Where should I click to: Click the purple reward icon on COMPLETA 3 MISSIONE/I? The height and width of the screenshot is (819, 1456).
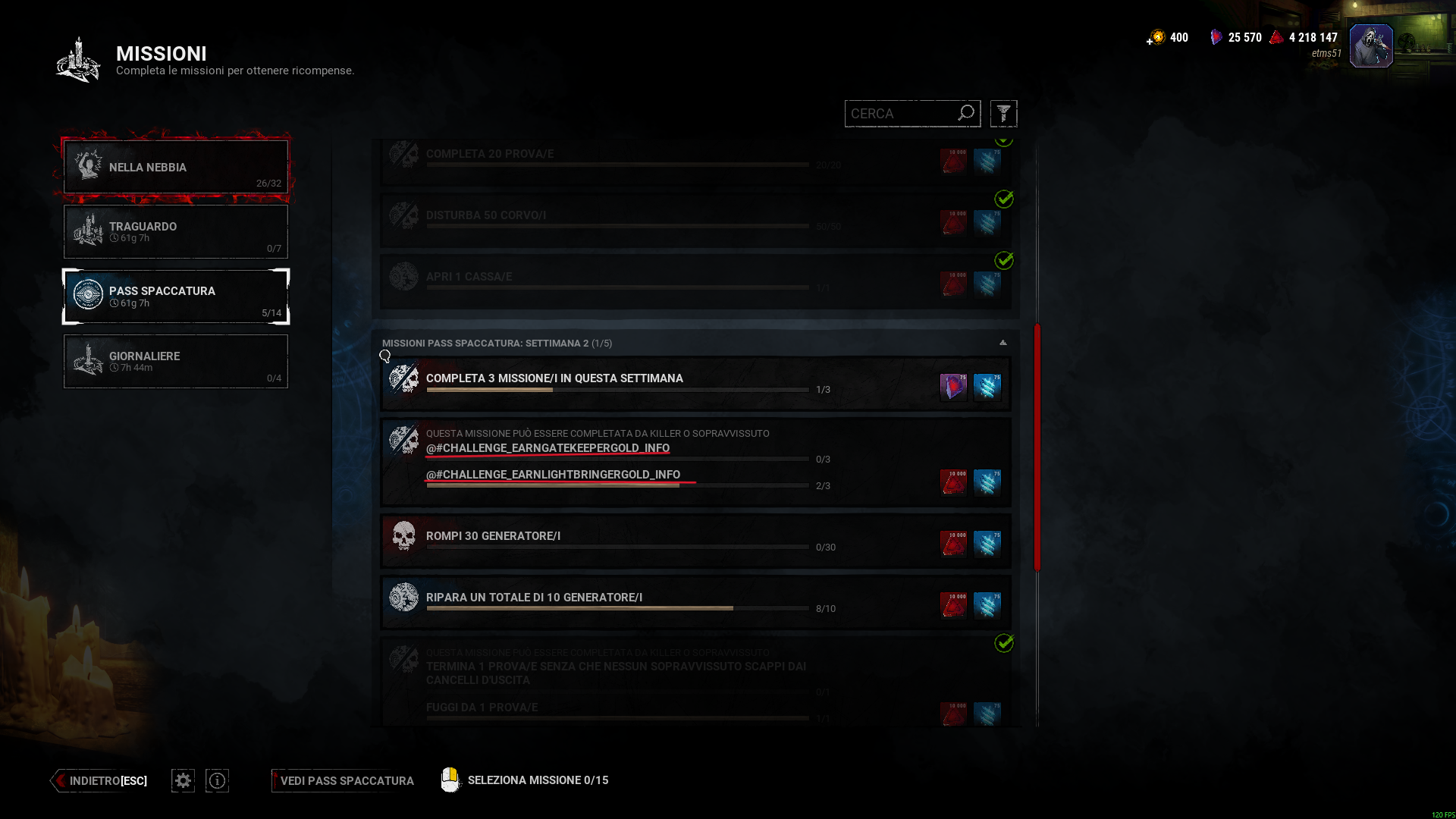tap(953, 386)
